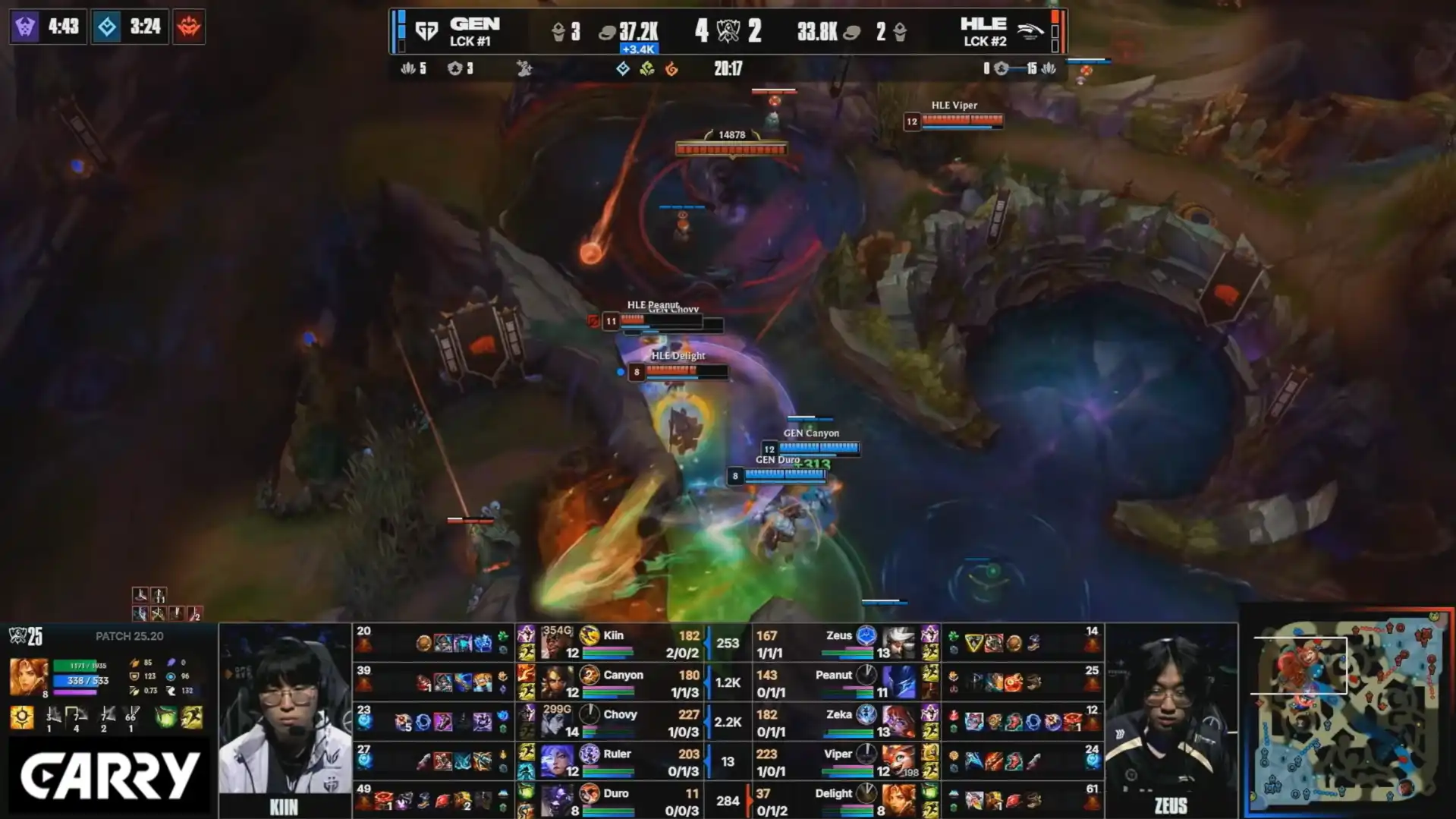Select Delight's Leona portrait in scoreboard

click(898, 801)
